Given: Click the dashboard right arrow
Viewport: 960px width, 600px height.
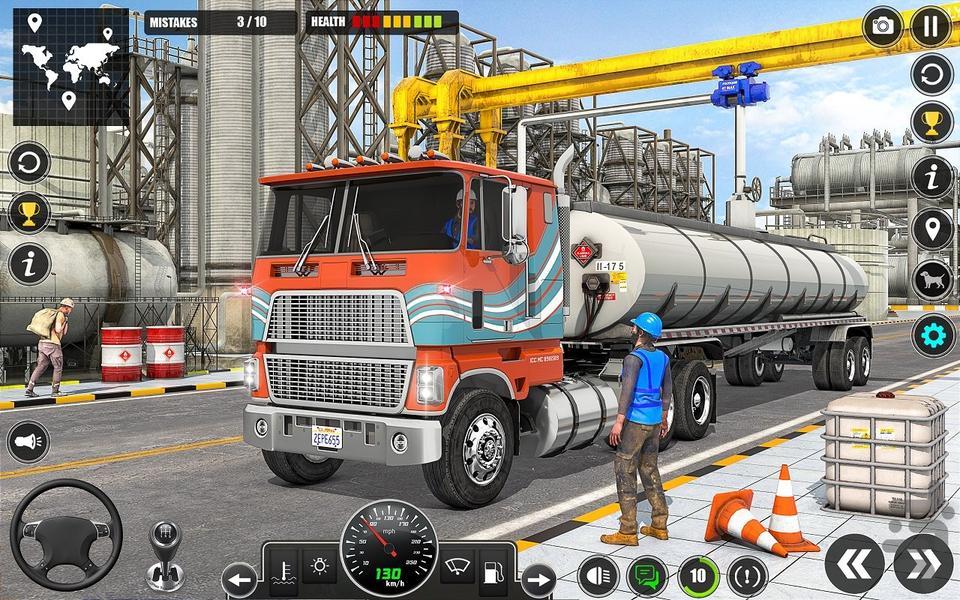Looking at the screenshot, I should (538, 578).
